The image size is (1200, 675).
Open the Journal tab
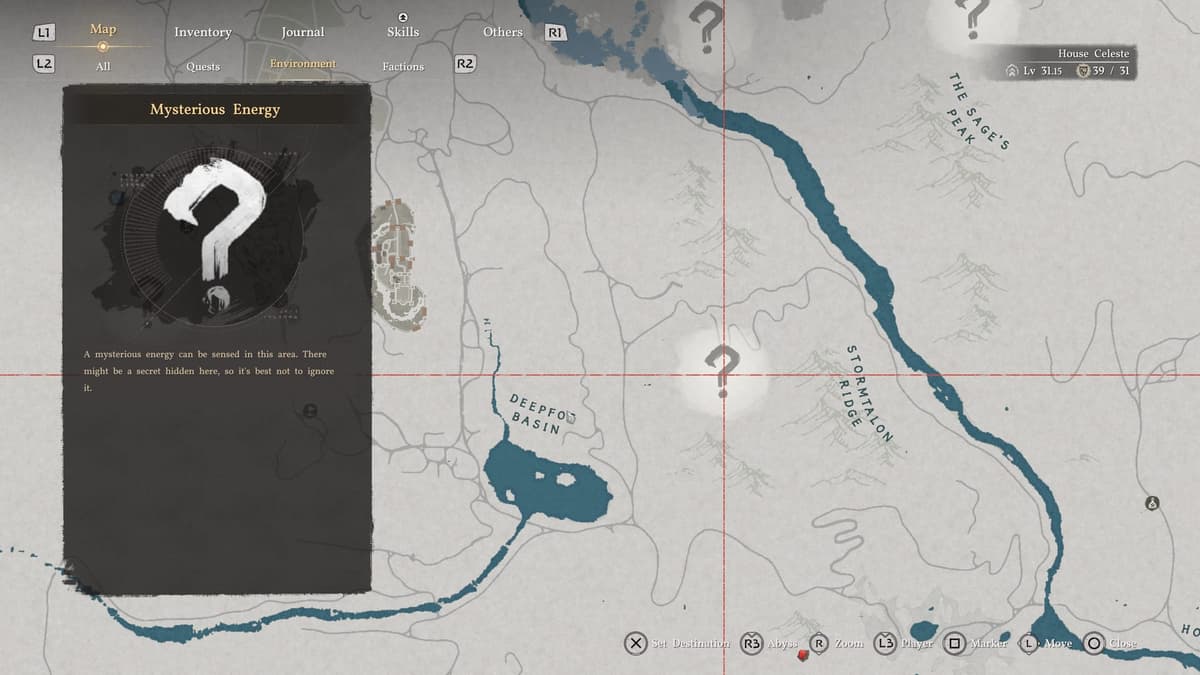point(302,32)
